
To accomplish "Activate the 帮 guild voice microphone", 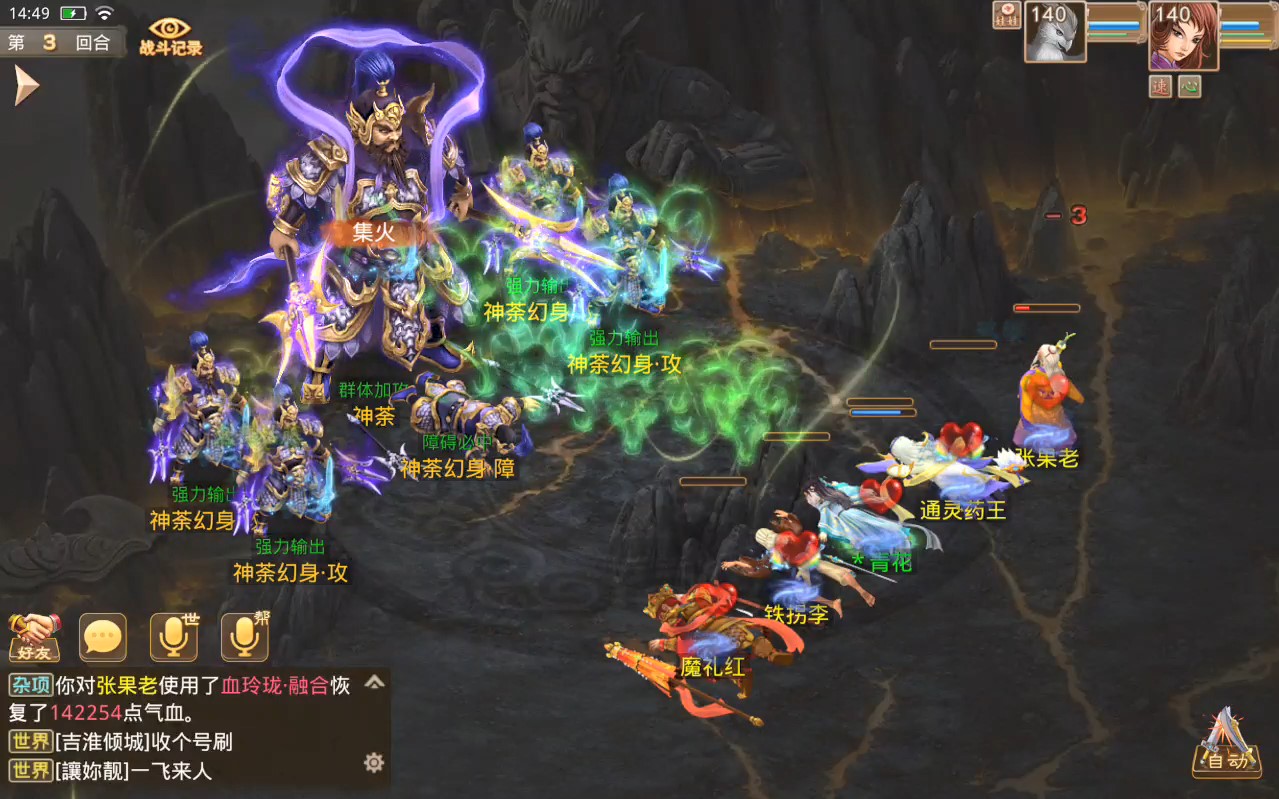I will [x=245, y=637].
